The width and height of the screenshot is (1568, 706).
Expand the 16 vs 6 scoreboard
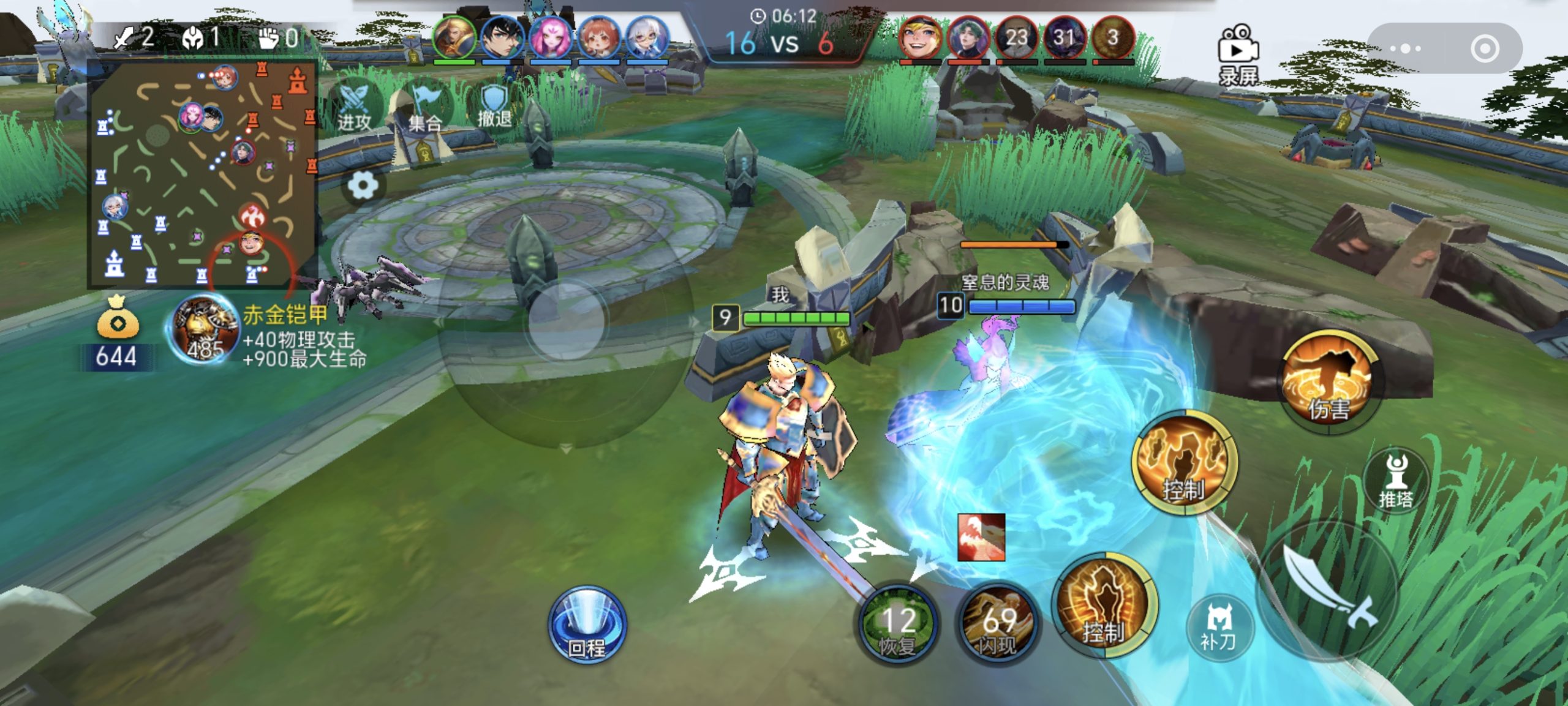click(x=784, y=43)
